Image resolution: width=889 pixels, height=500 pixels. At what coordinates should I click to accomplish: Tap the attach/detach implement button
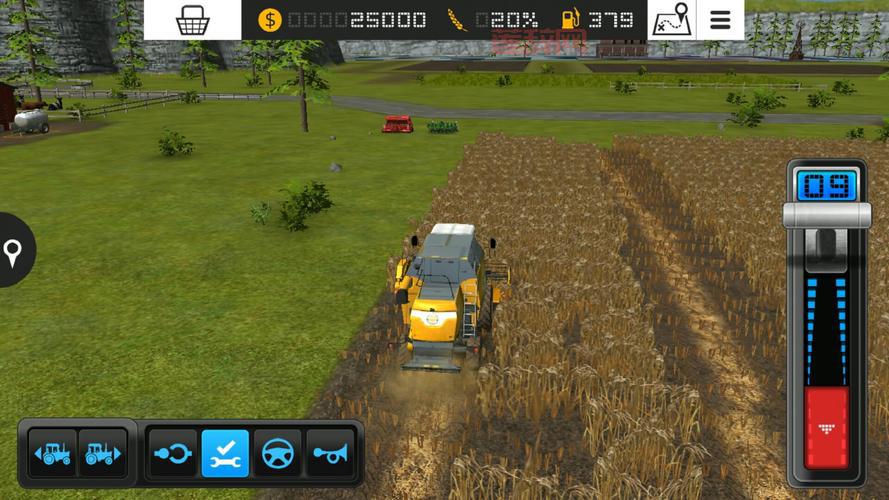(x=172, y=453)
